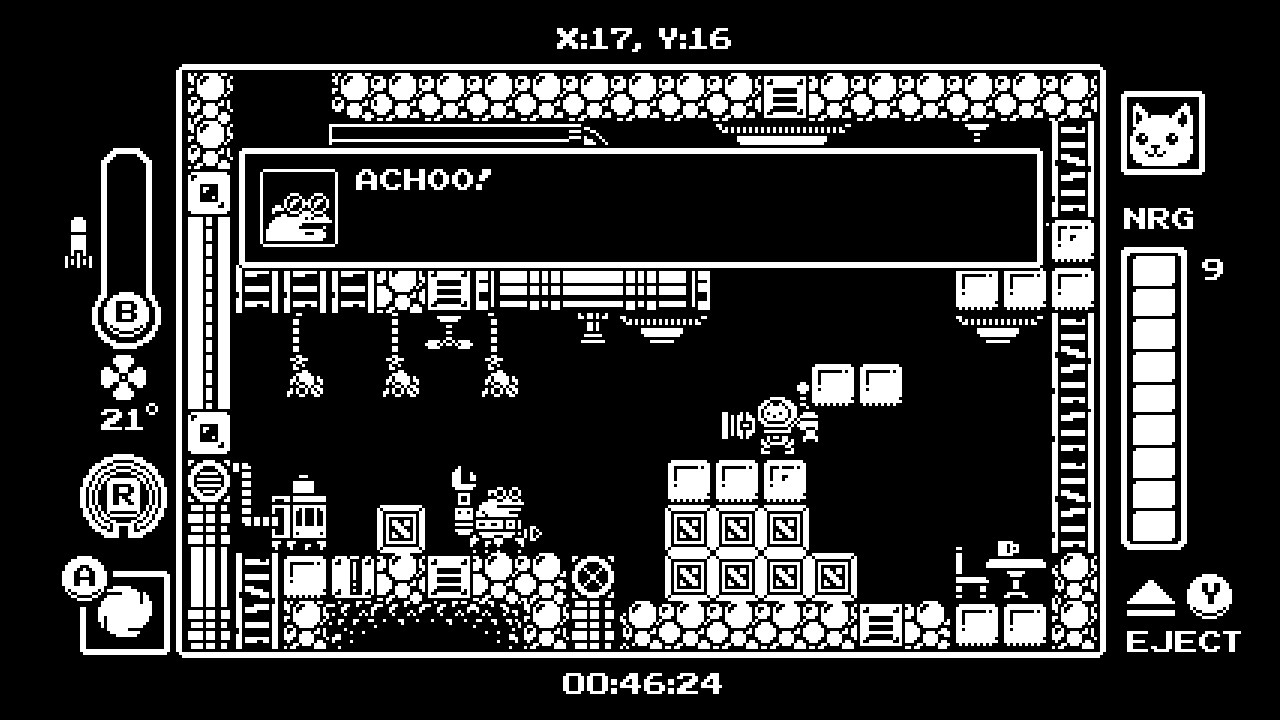Image resolution: width=1280 pixels, height=720 pixels.
Task: Click the cat face portrait in the top right
Action: click(x=1163, y=132)
